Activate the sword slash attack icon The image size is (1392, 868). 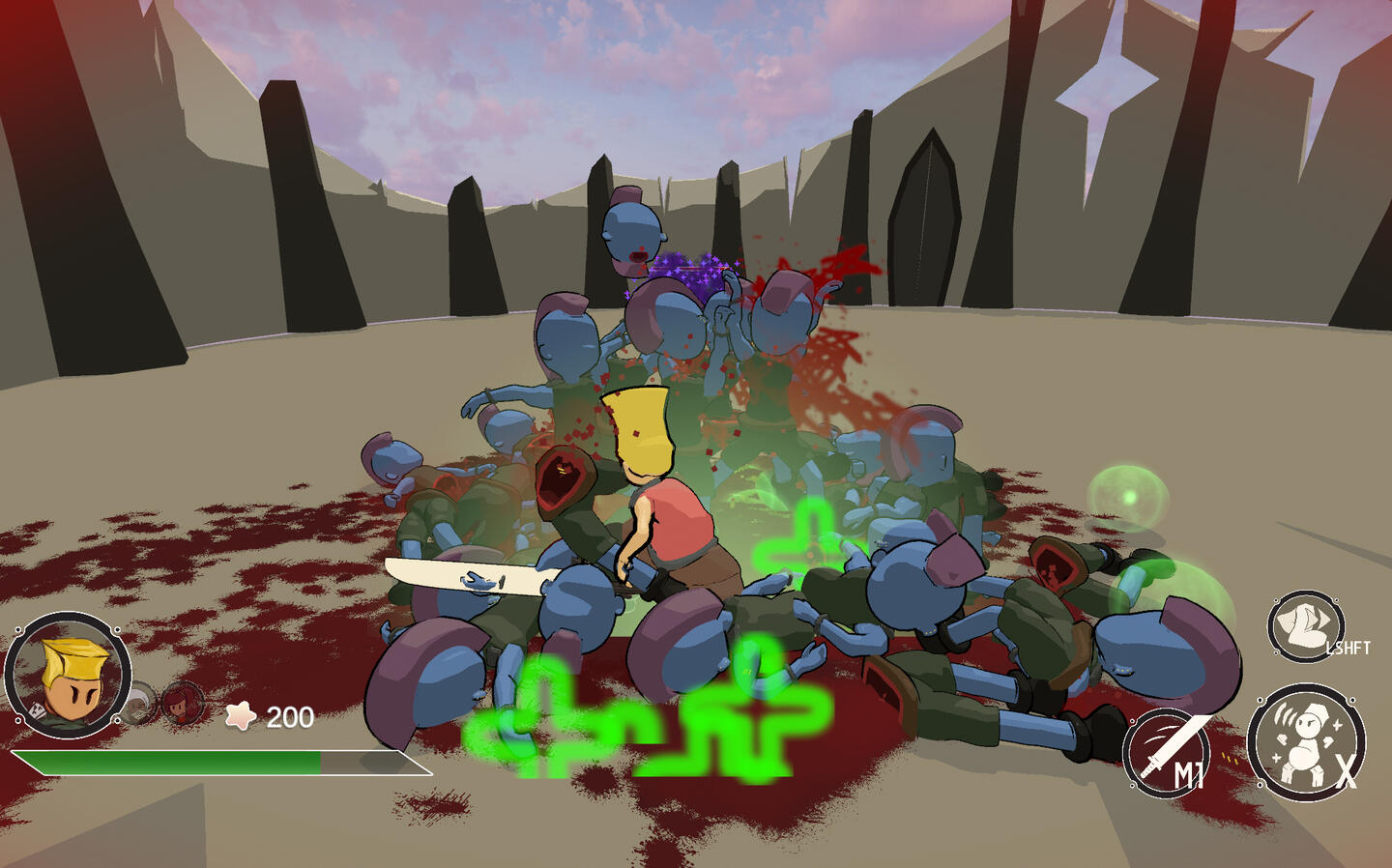(x=1167, y=751)
